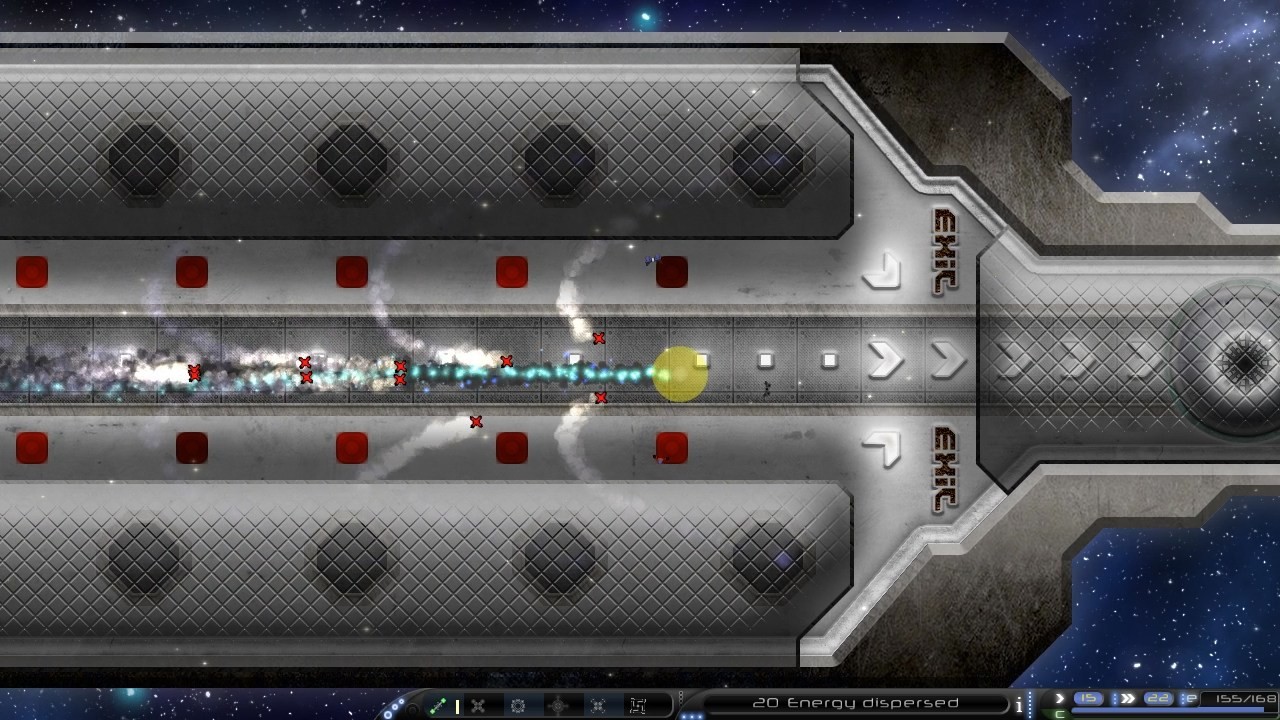Click the single chevron beside the number 15
Image resolution: width=1280 pixels, height=720 pixels.
1060,698
